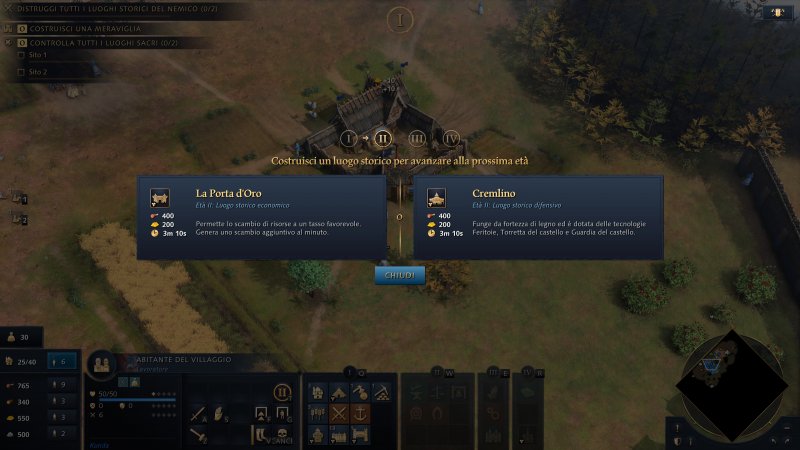Select the dock anchor building icon

pos(361,413)
